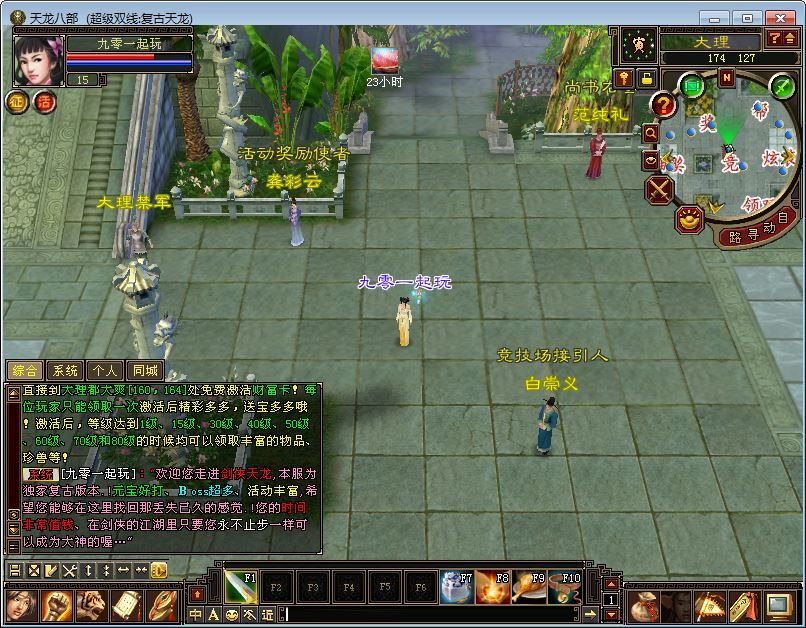
Task: Open the round 征 button
Action: (17, 102)
